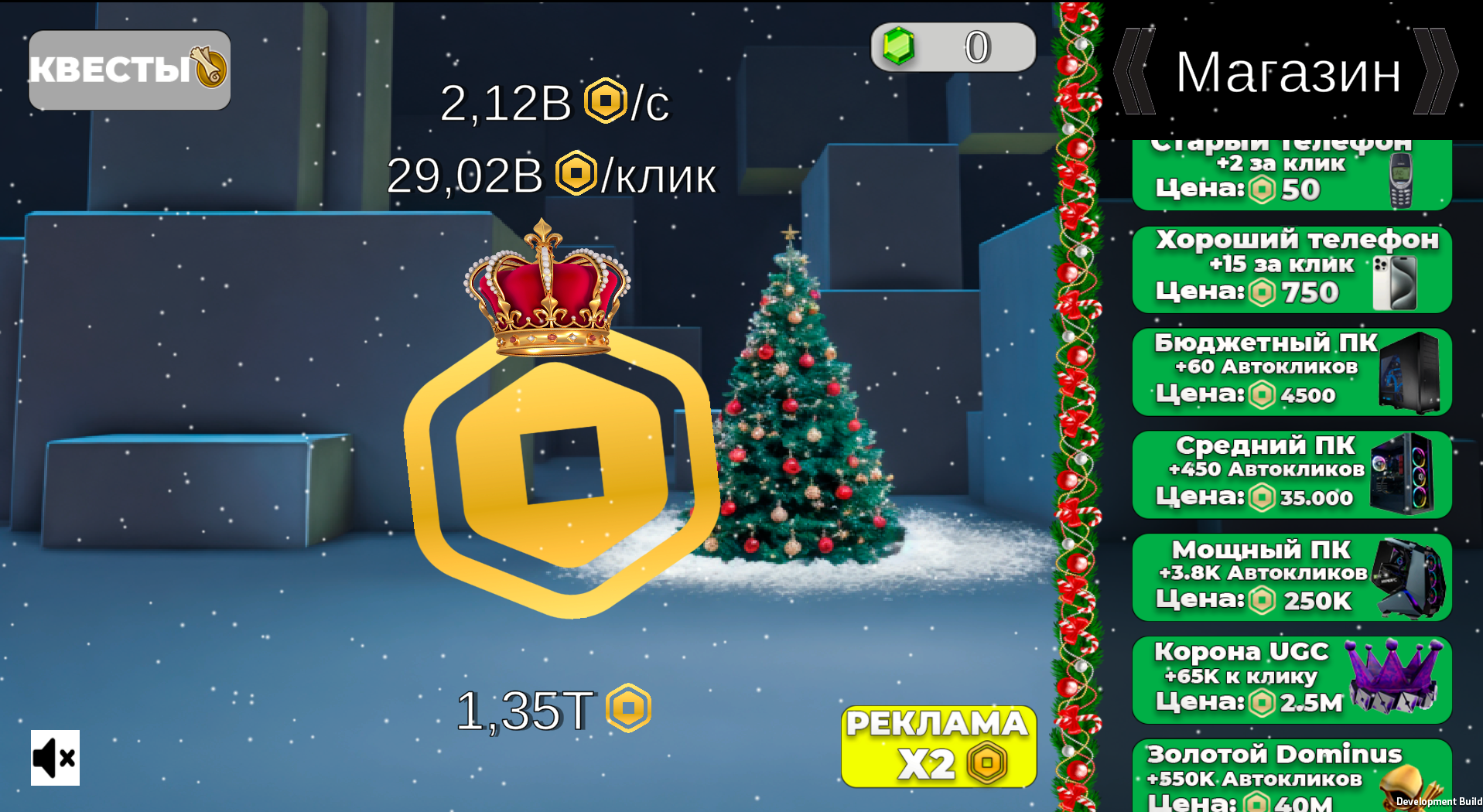
Task: Toggle the X2 advertisement bonus
Action: [937, 747]
